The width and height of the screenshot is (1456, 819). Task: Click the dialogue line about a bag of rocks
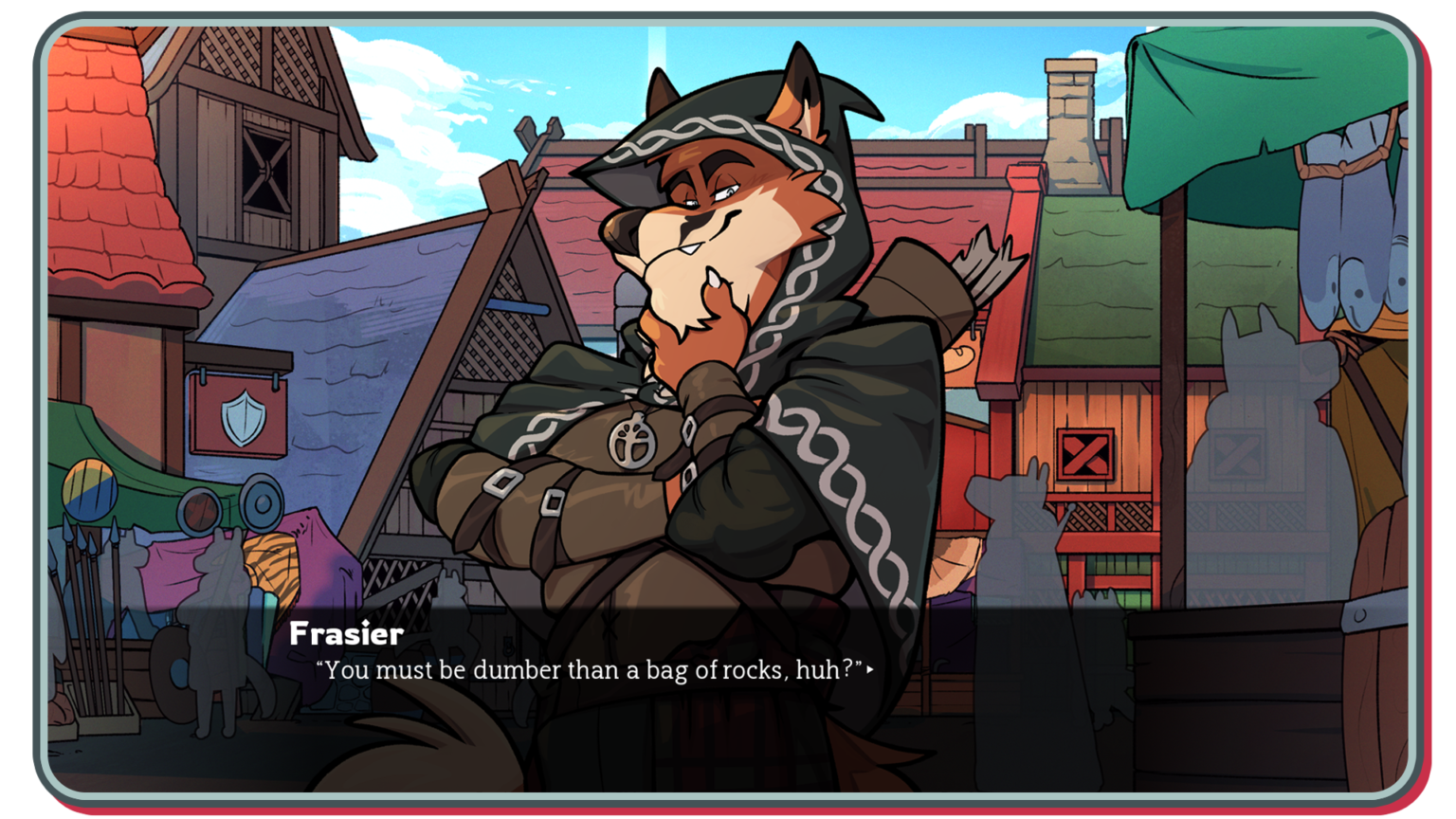591,670
